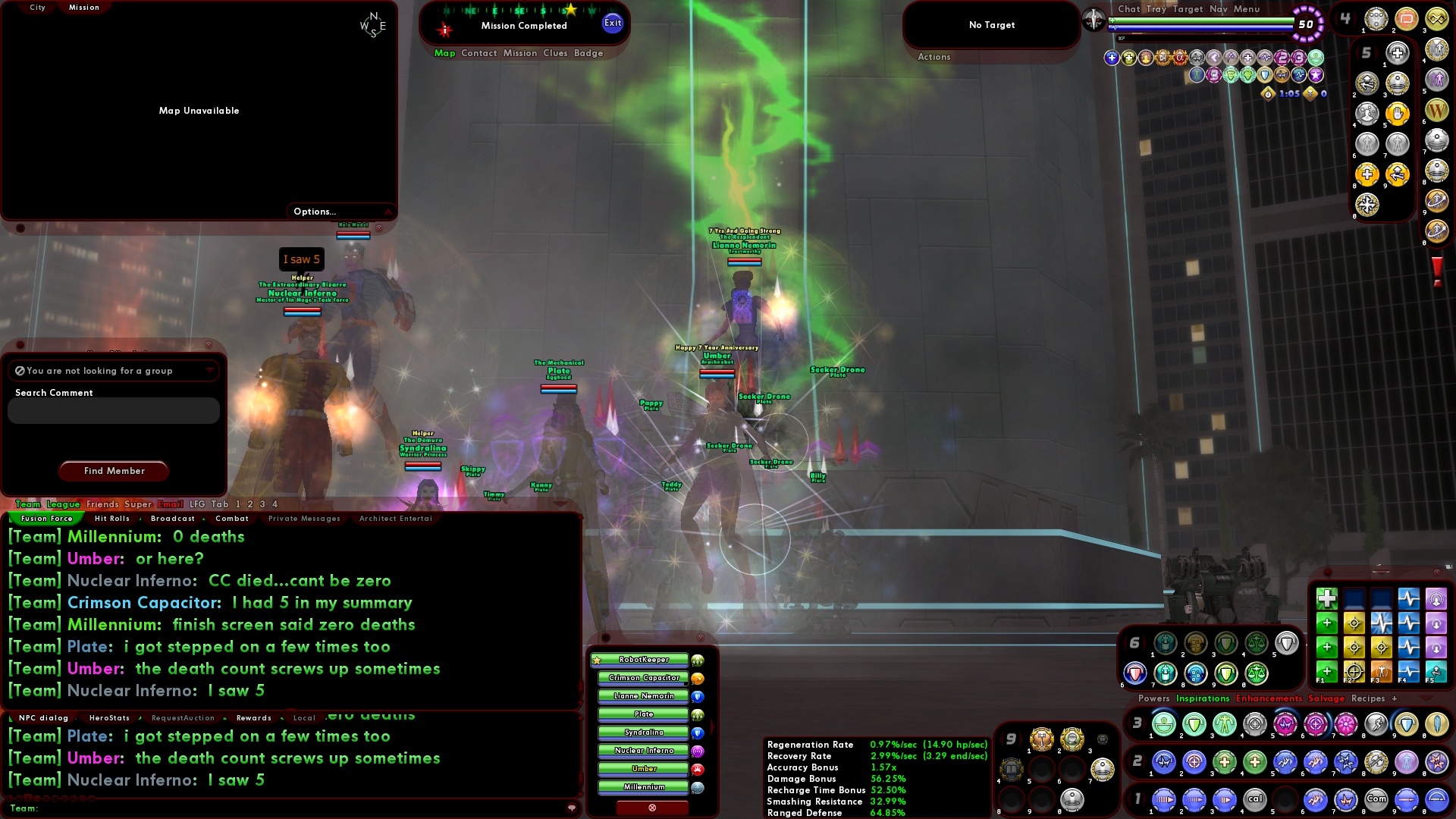1456x819 pixels.
Task: Open the Menu item on the top bar
Action: (x=1246, y=9)
